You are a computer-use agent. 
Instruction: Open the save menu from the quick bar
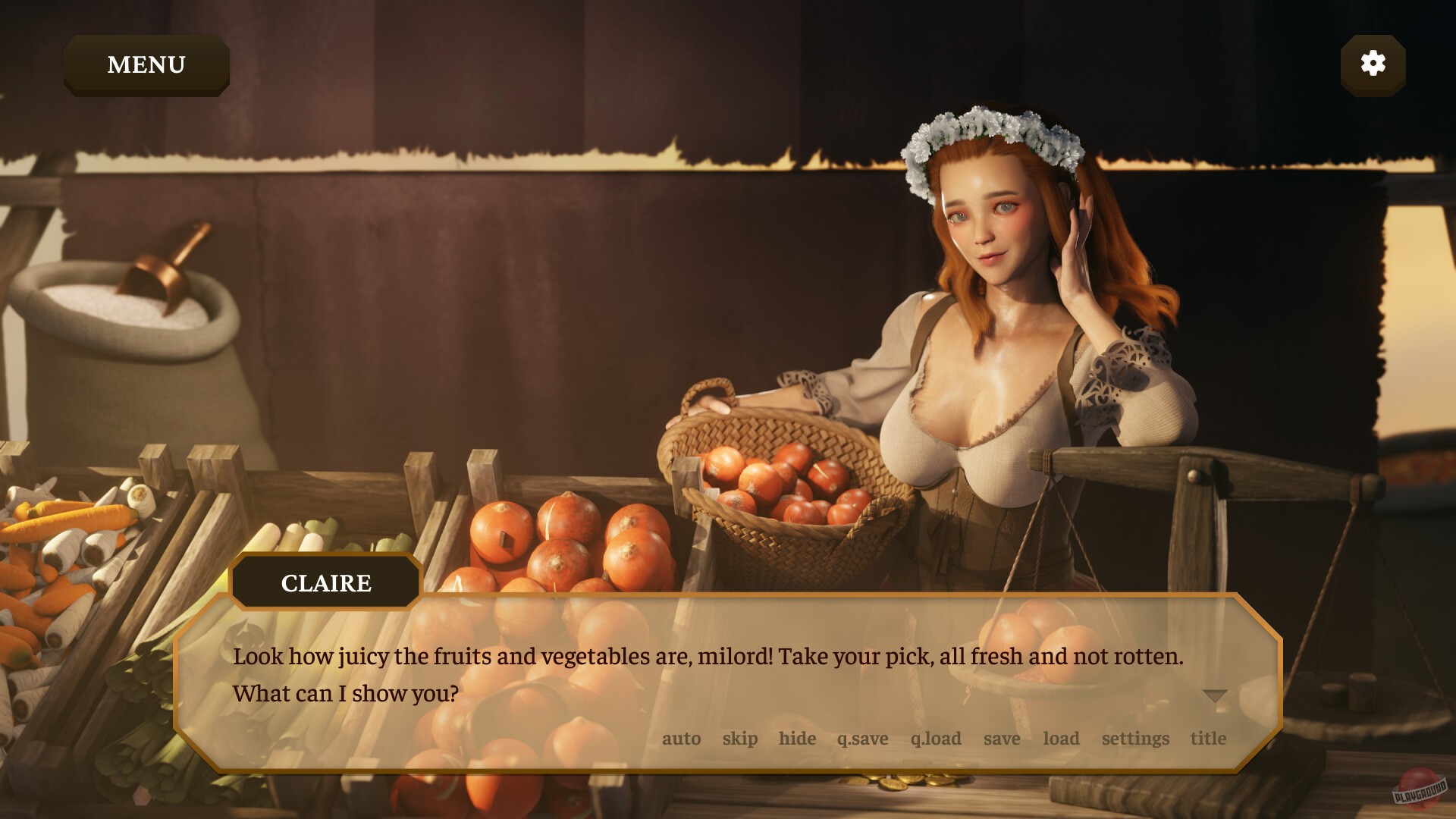click(1002, 738)
